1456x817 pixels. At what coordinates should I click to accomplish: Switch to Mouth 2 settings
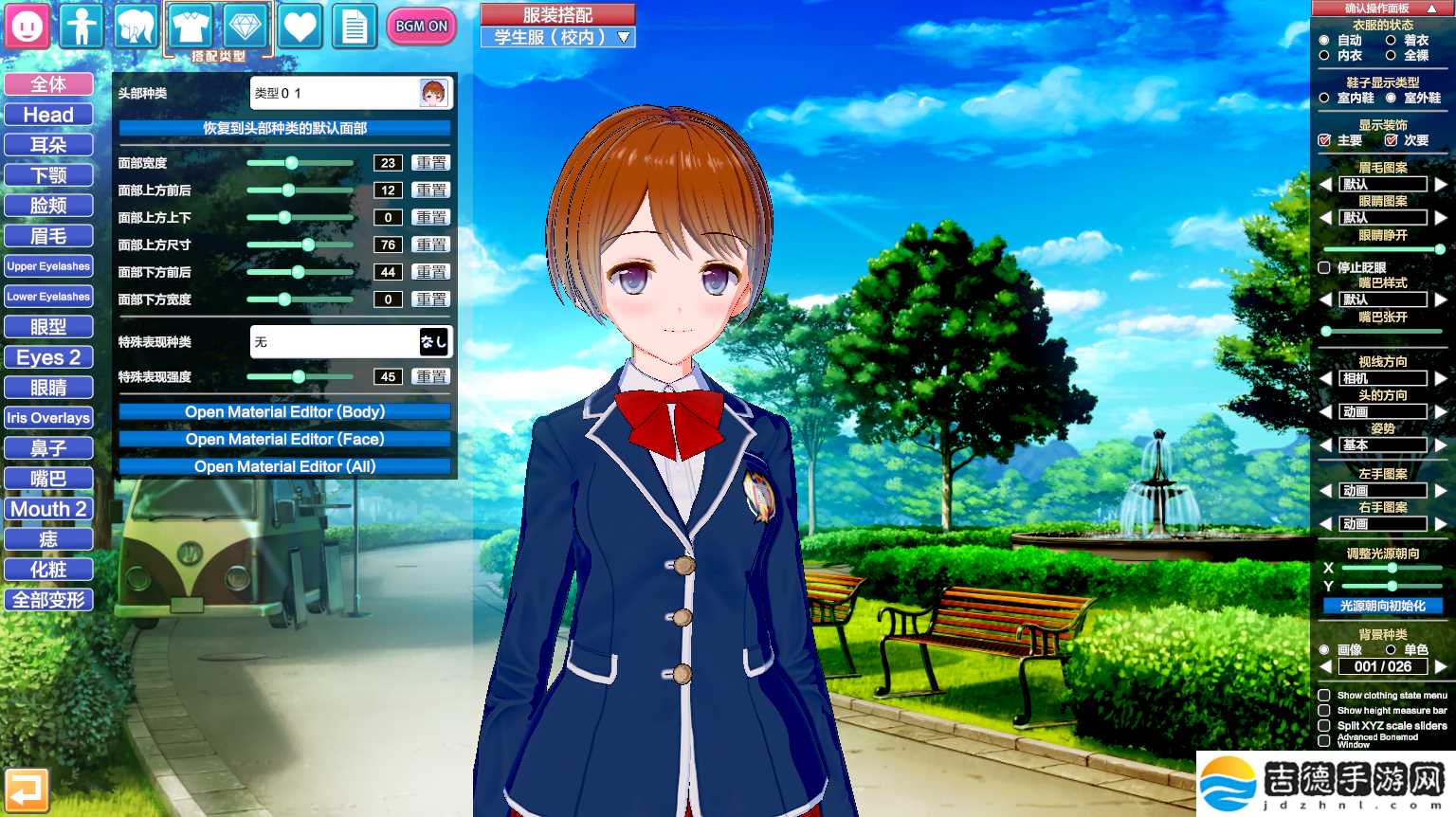[48, 509]
